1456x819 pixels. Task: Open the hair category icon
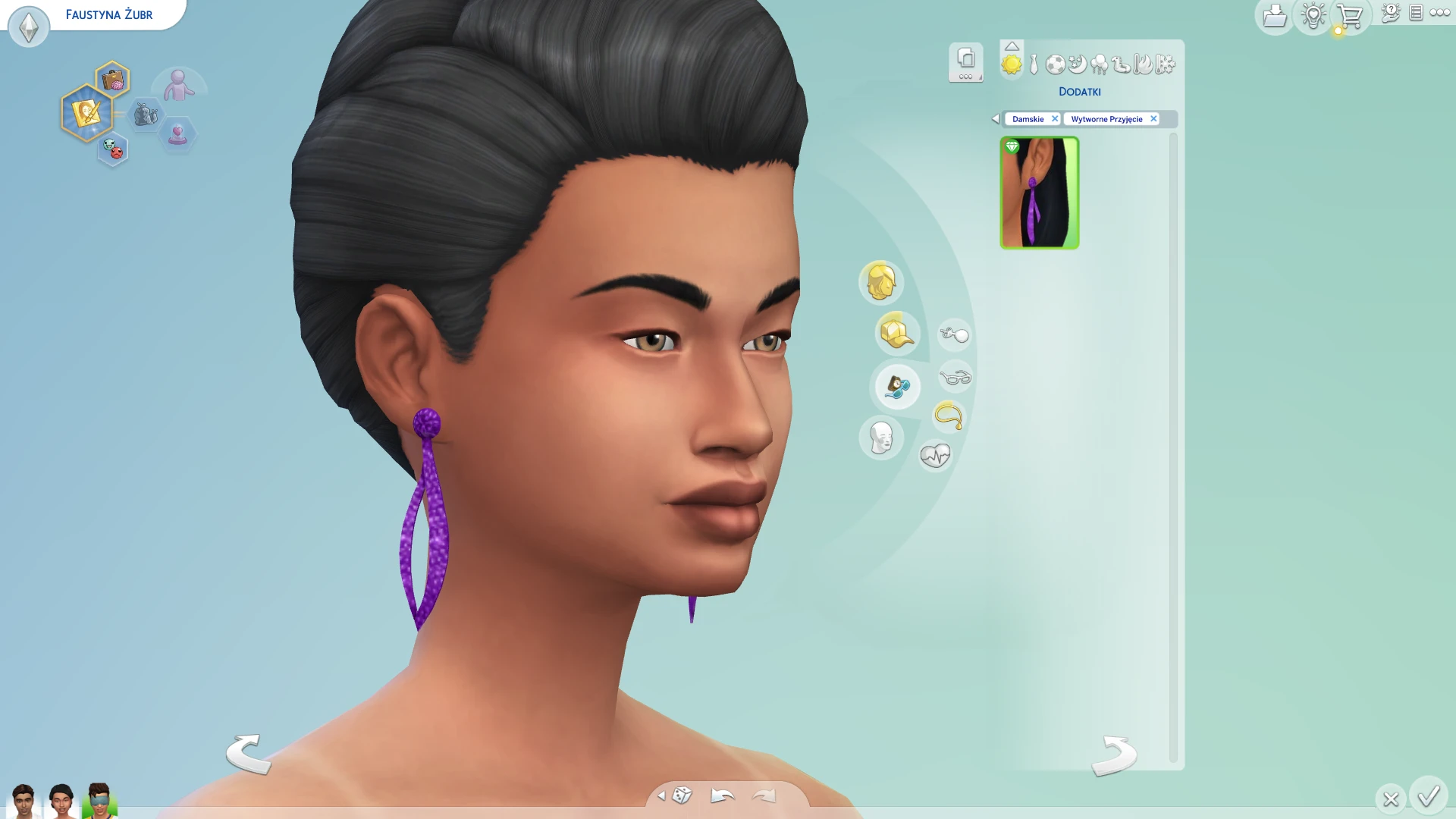click(880, 282)
